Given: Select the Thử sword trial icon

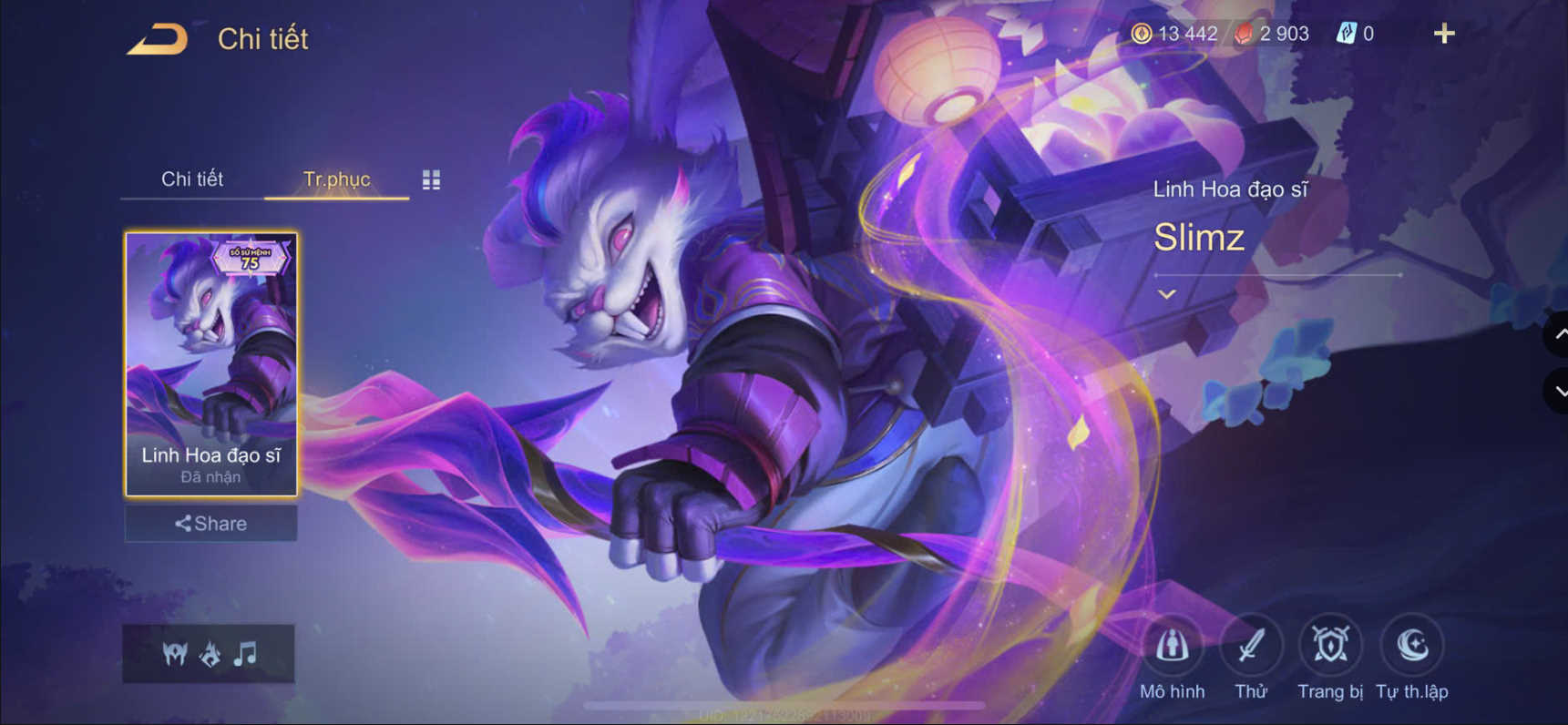Looking at the screenshot, I should click(1250, 647).
